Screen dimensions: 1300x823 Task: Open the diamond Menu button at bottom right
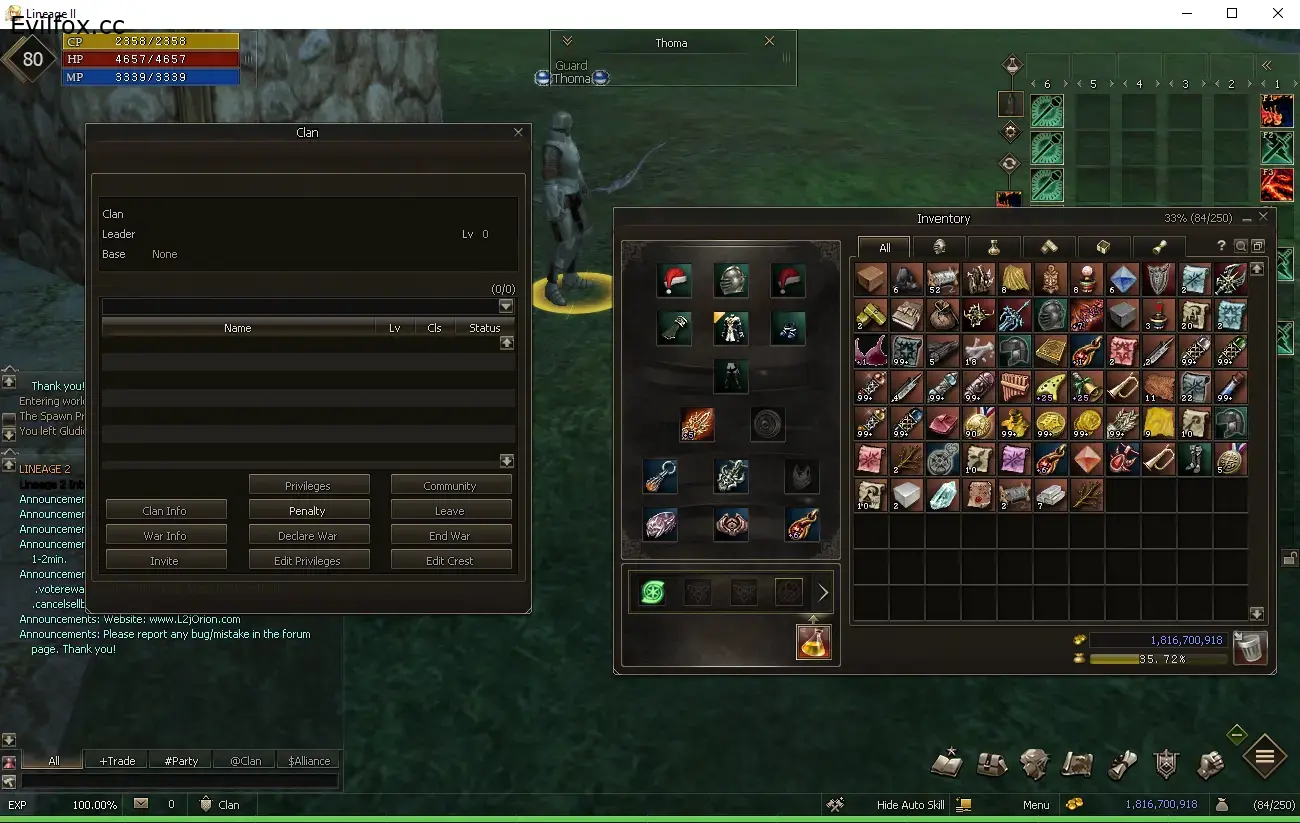click(x=1263, y=757)
